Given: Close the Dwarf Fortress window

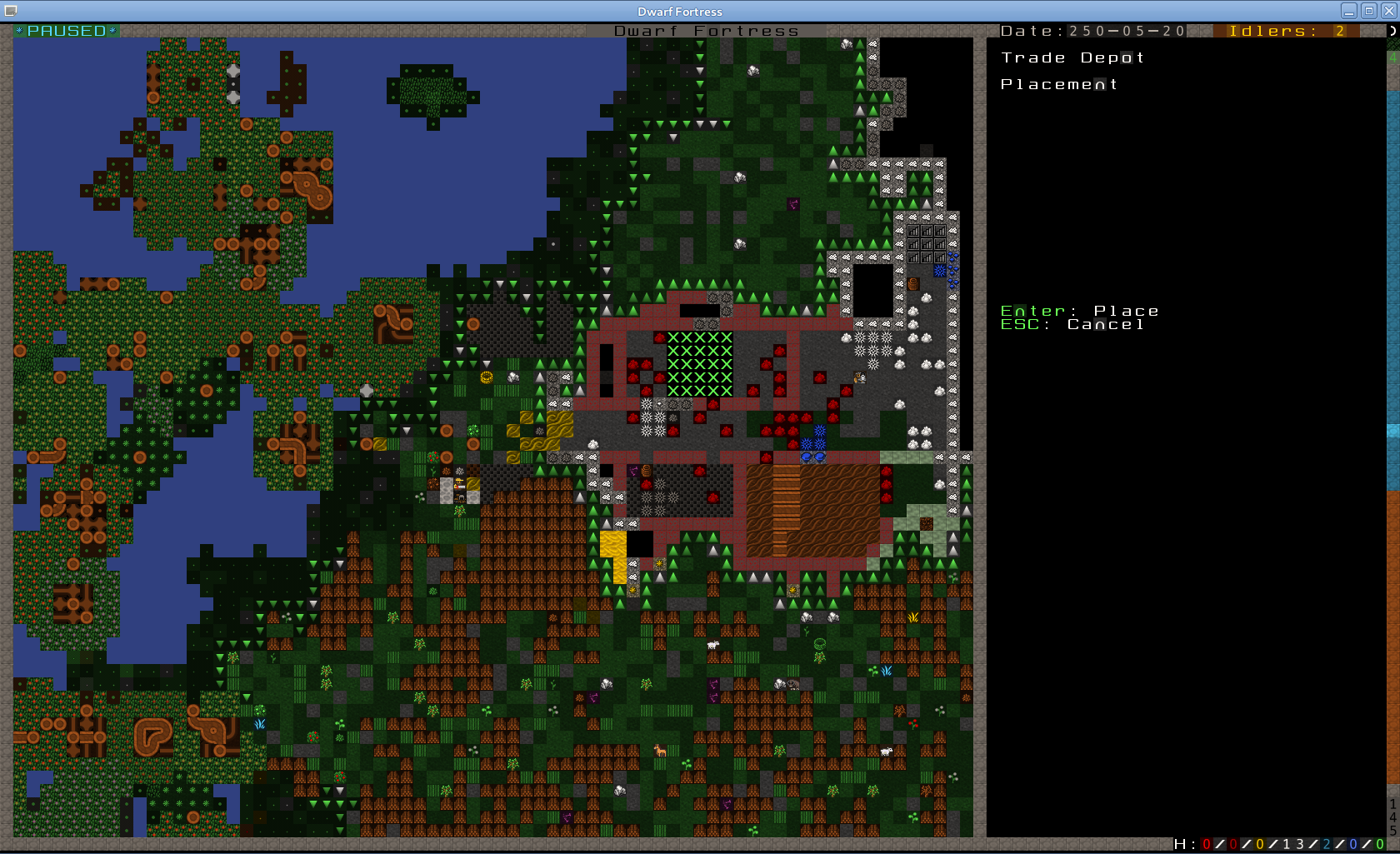Looking at the screenshot, I should point(1388,11).
